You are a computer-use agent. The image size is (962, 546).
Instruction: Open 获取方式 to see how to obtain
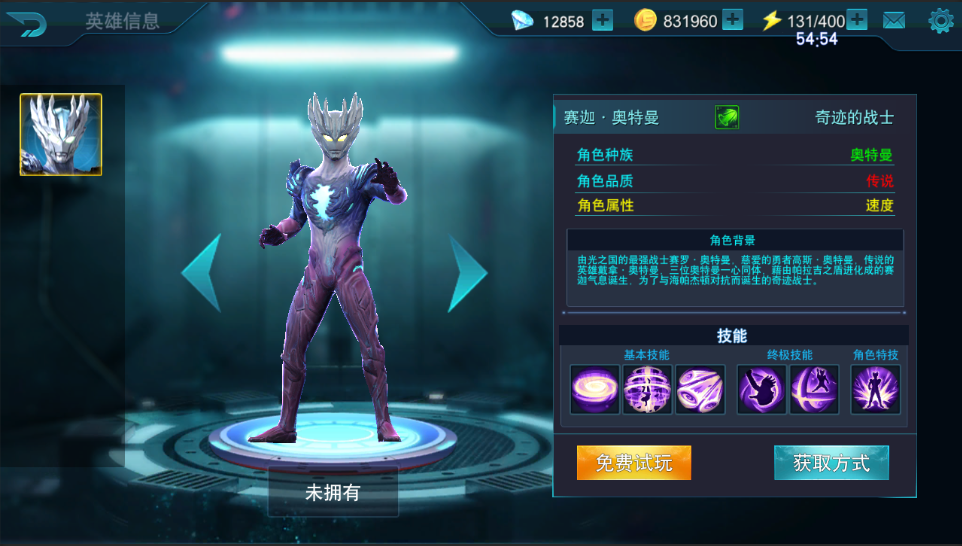(831, 463)
